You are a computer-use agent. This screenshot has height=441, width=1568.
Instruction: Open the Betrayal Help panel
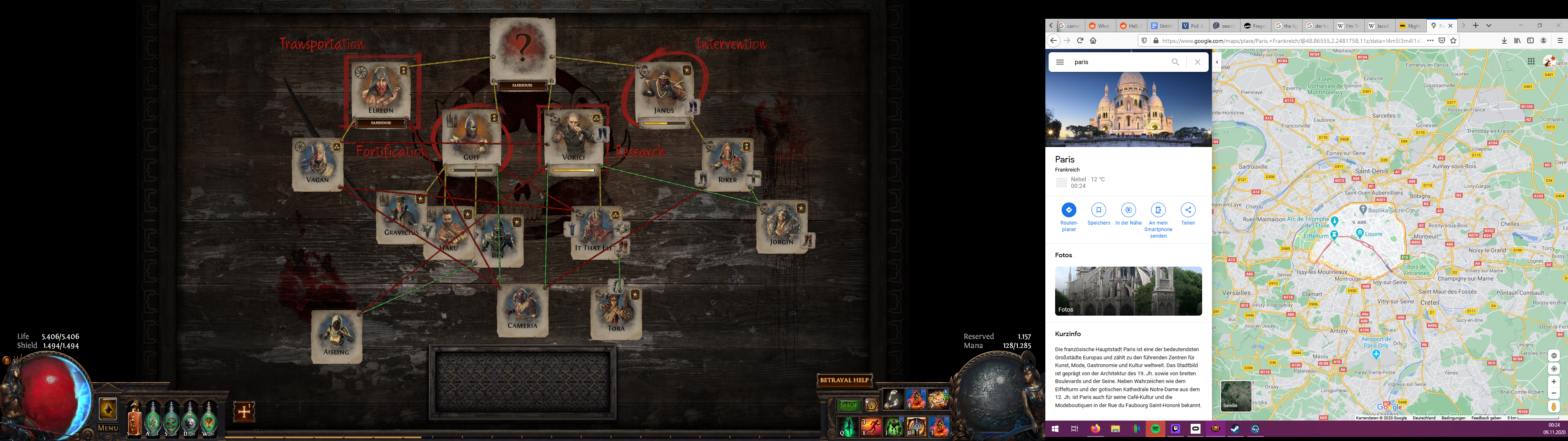844,381
